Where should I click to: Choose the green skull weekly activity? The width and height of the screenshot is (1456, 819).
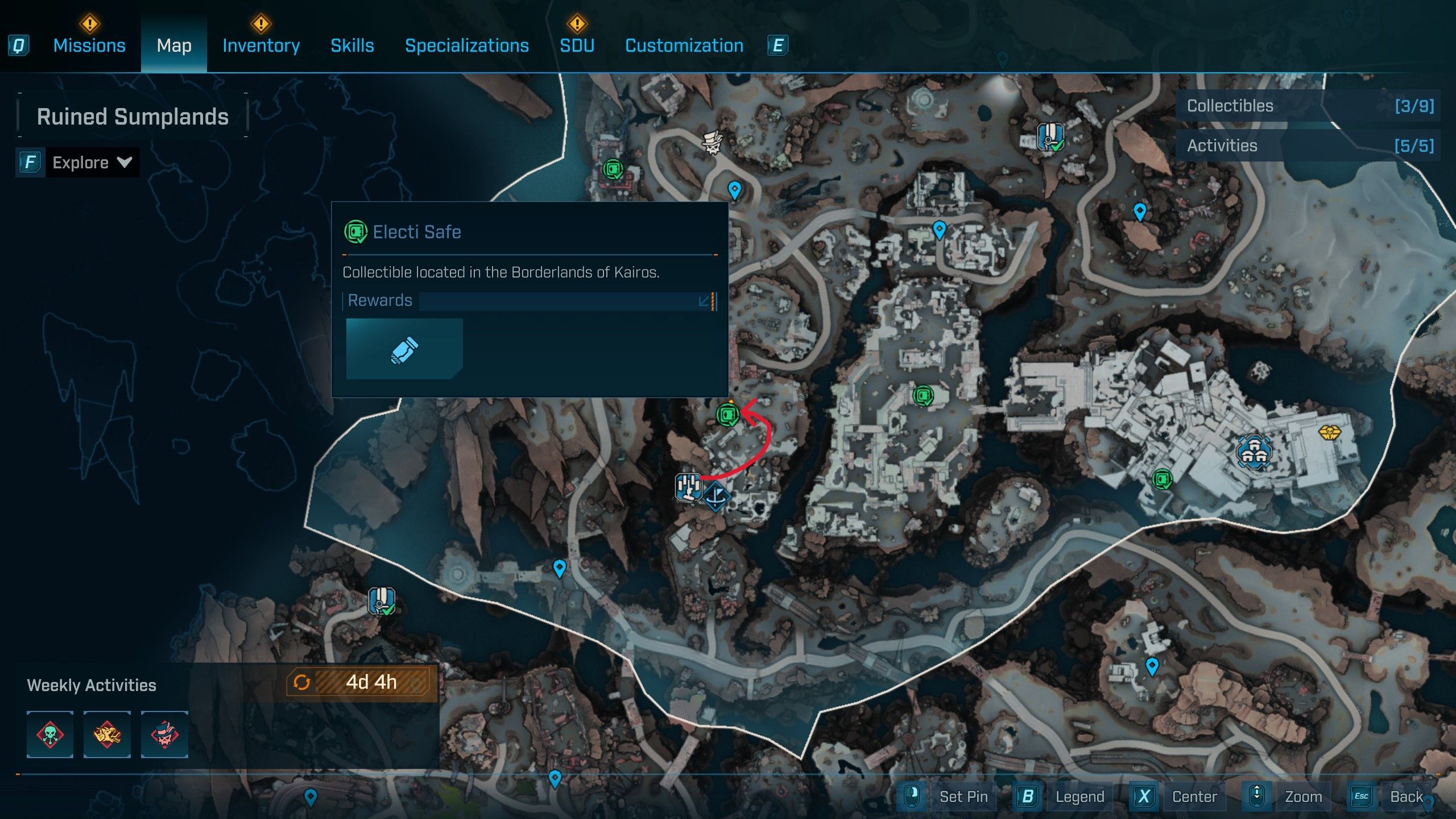click(50, 734)
